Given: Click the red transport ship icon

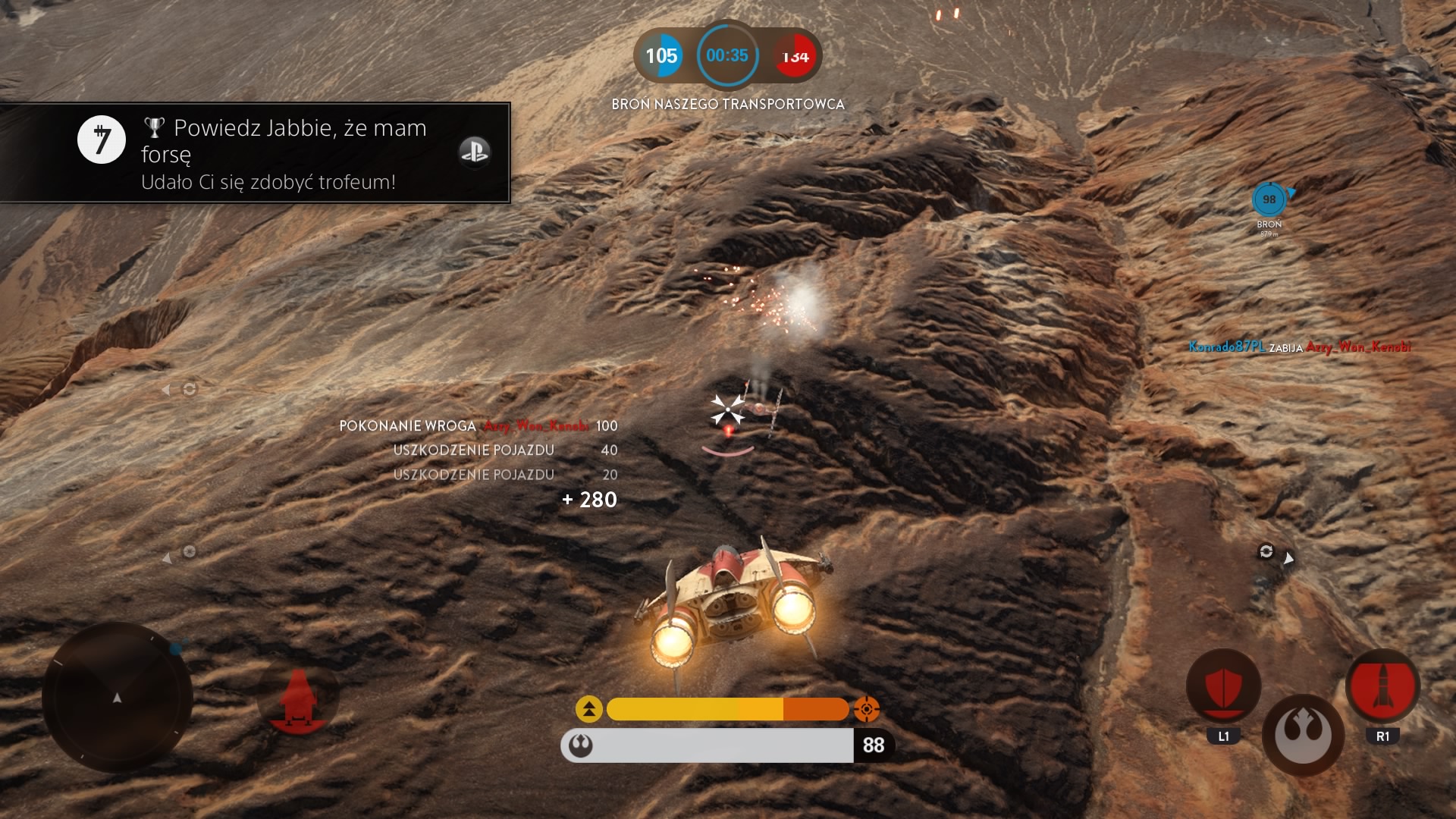Looking at the screenshot, I should 298,701.
